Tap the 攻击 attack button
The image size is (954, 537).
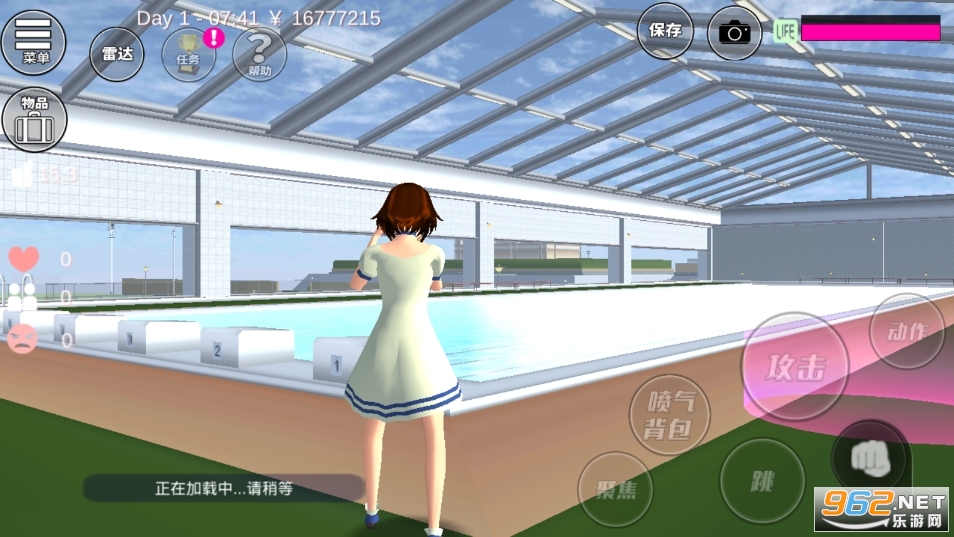796,367
